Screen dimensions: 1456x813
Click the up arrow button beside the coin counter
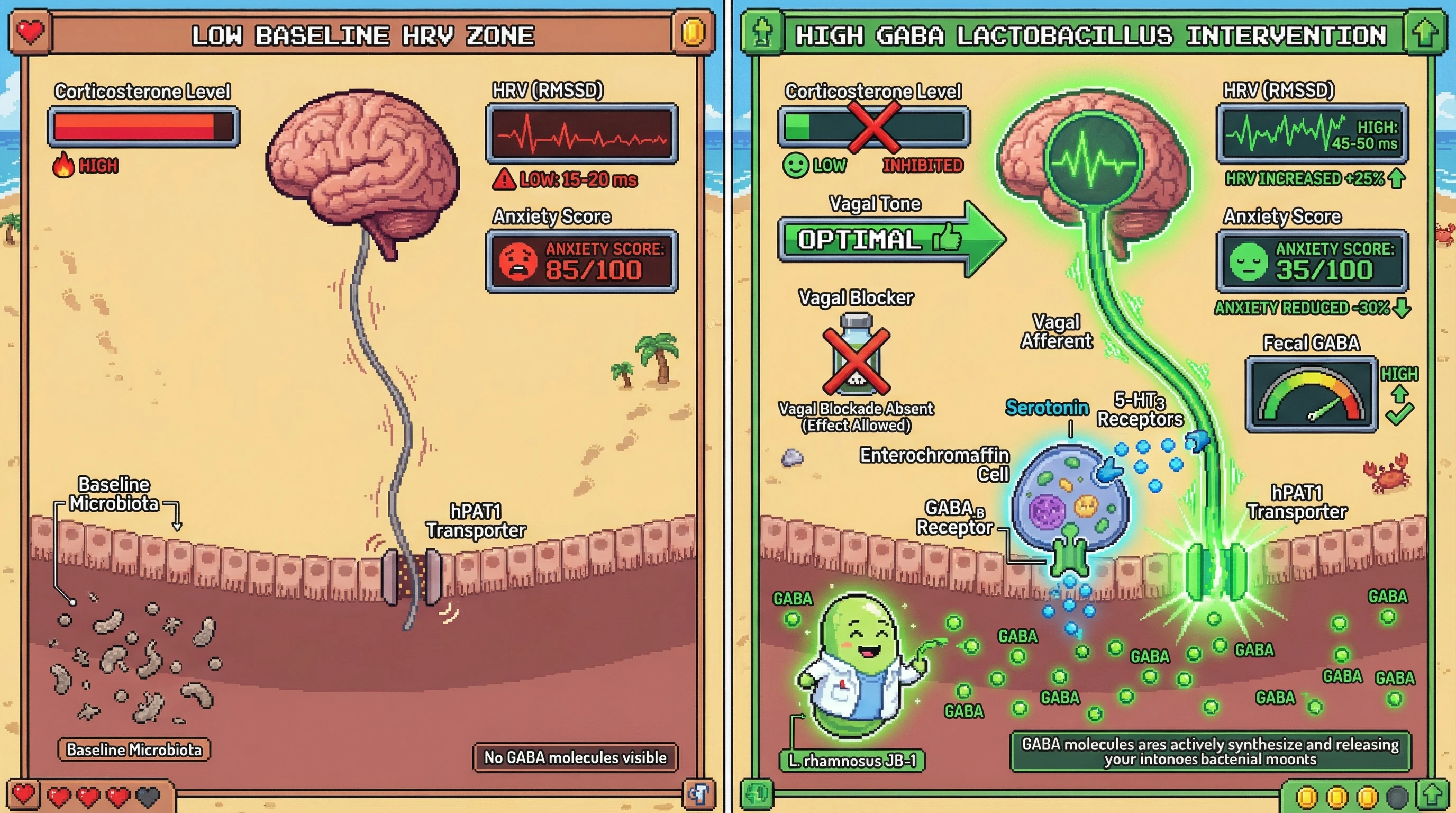point(1432,796)
